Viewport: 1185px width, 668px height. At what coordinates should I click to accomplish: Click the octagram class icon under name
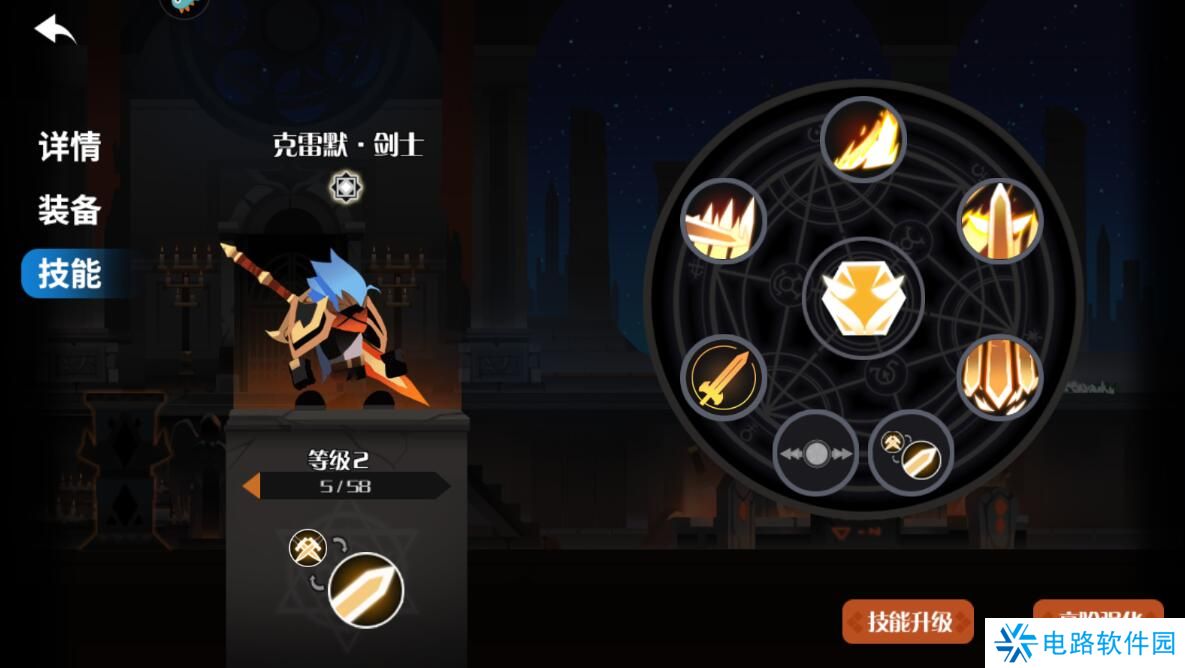[x=347, y=187]
